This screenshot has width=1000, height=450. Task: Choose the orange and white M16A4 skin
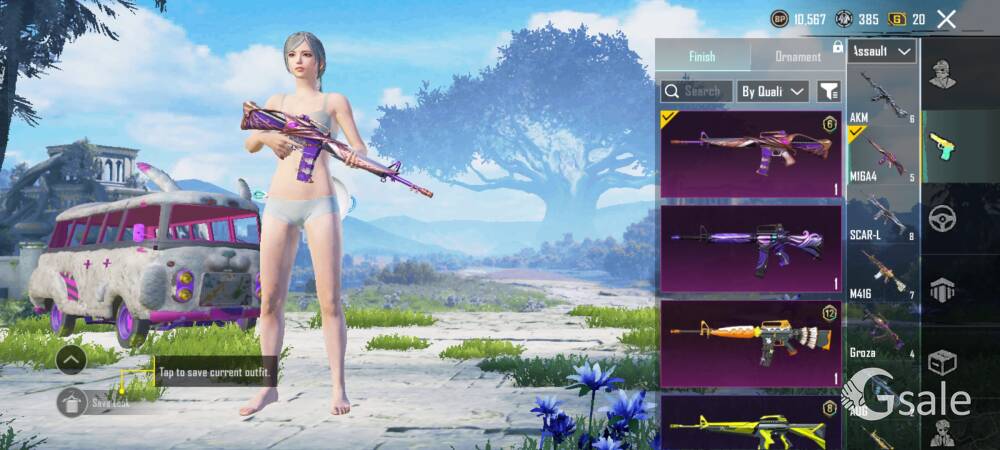coord(750,343)
